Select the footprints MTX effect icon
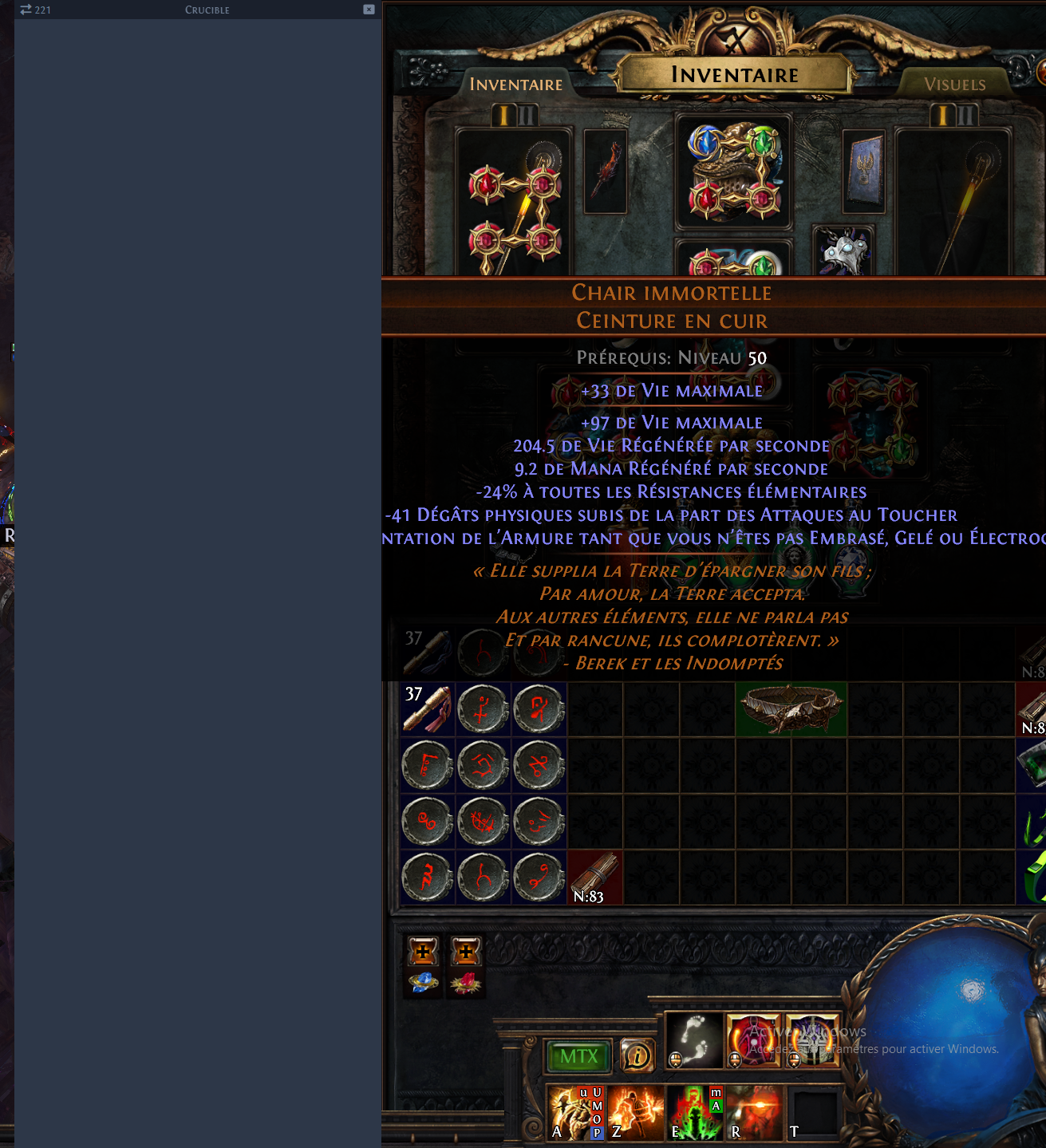This screenshot has height=1148, width=1046. coord(693,1038)
